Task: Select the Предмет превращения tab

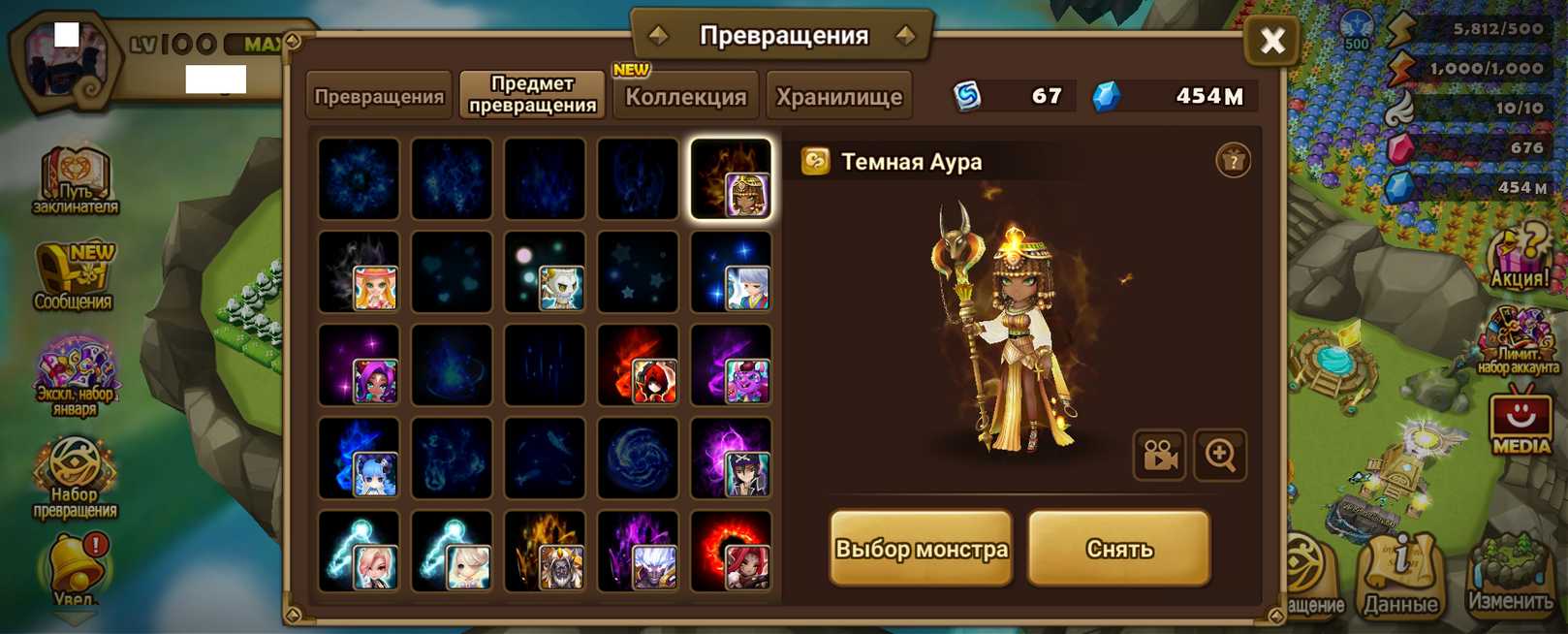Action: tap(532, 95)
